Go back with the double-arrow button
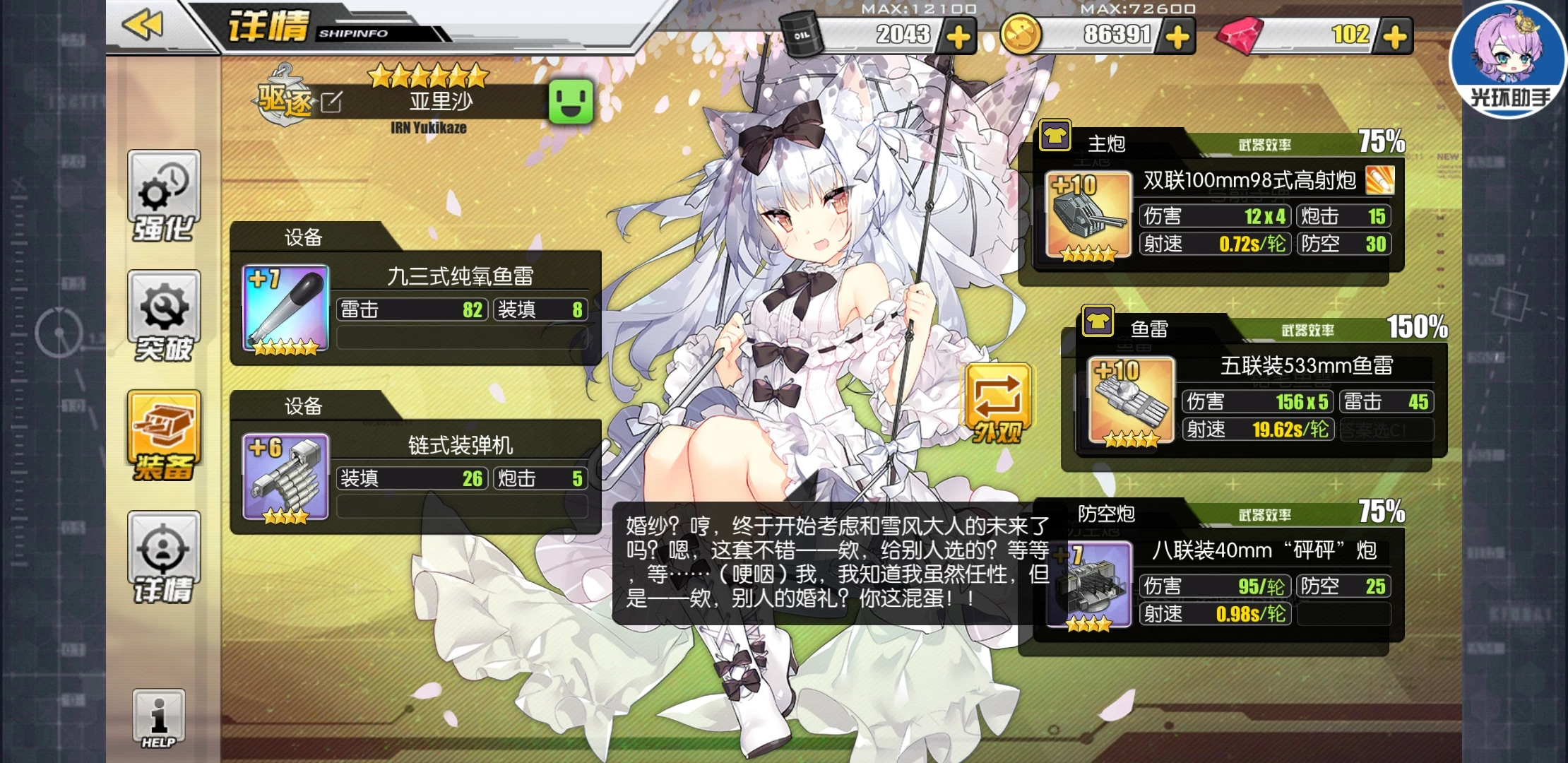 143,25
